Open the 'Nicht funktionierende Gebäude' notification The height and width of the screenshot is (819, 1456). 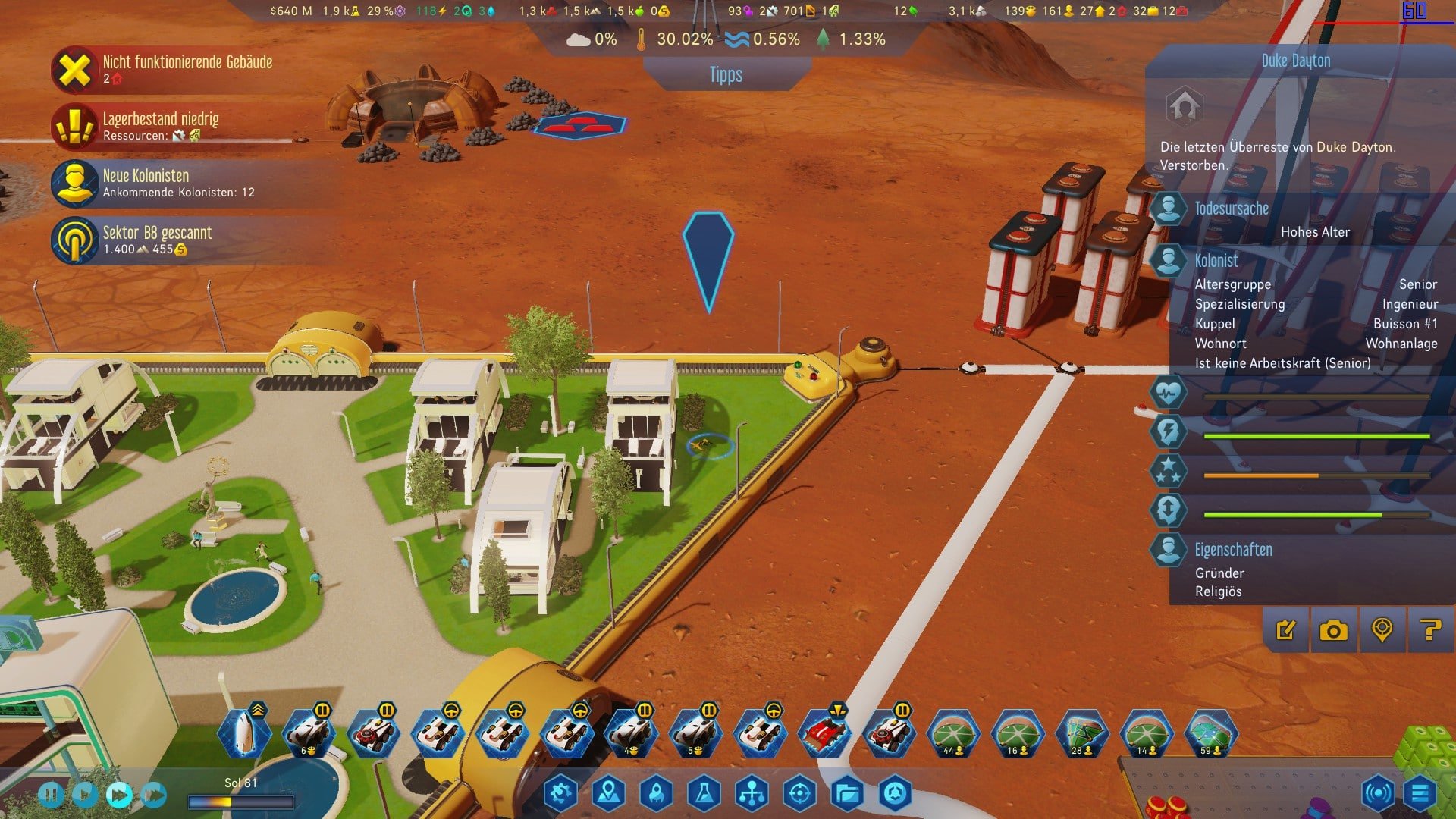(187, 69)
